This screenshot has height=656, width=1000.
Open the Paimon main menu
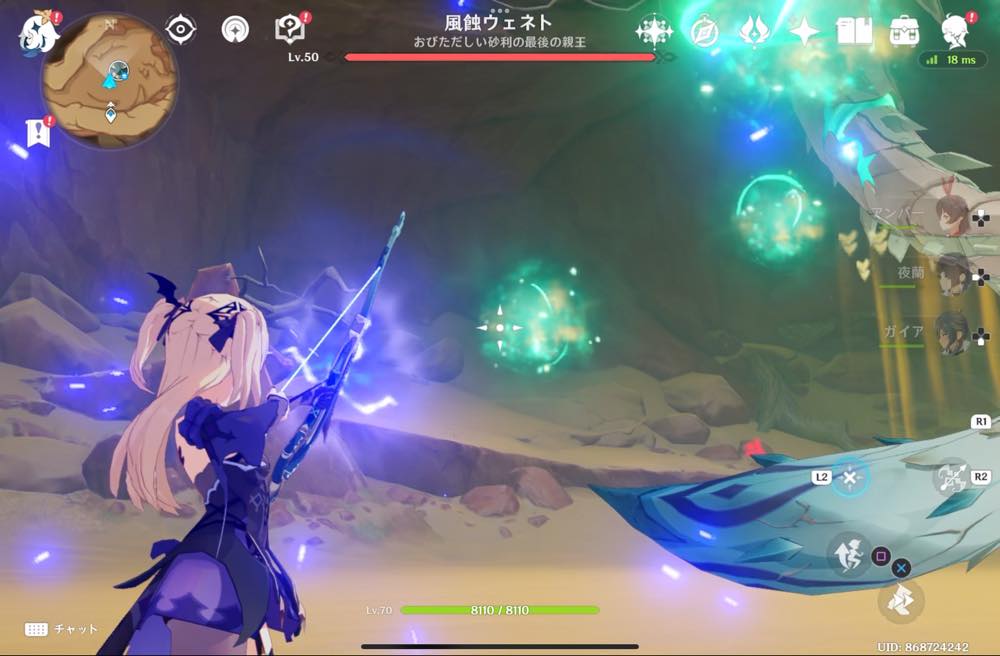coord(37,31)
